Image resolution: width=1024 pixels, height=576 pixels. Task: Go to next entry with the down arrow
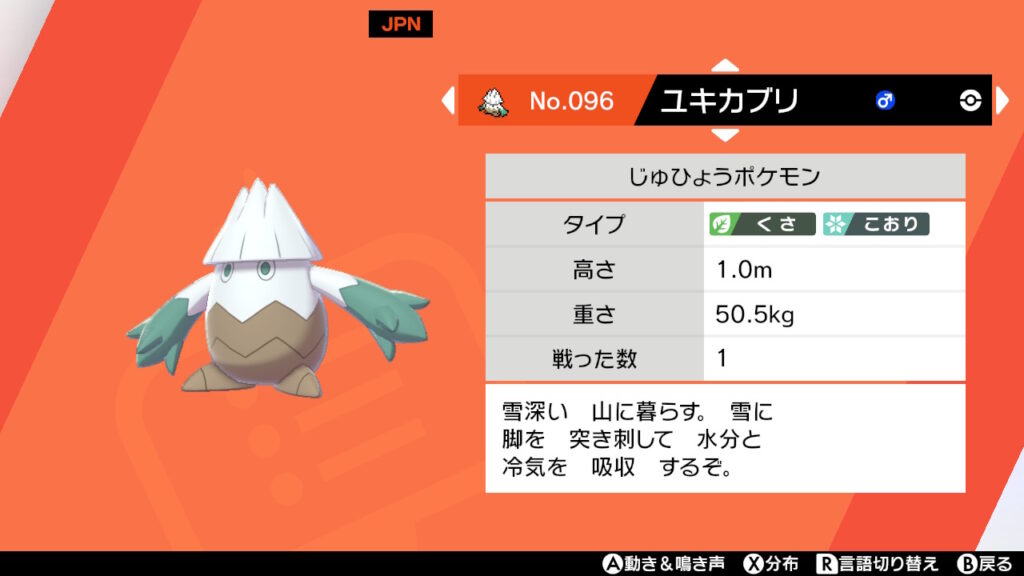pos(725,134)
